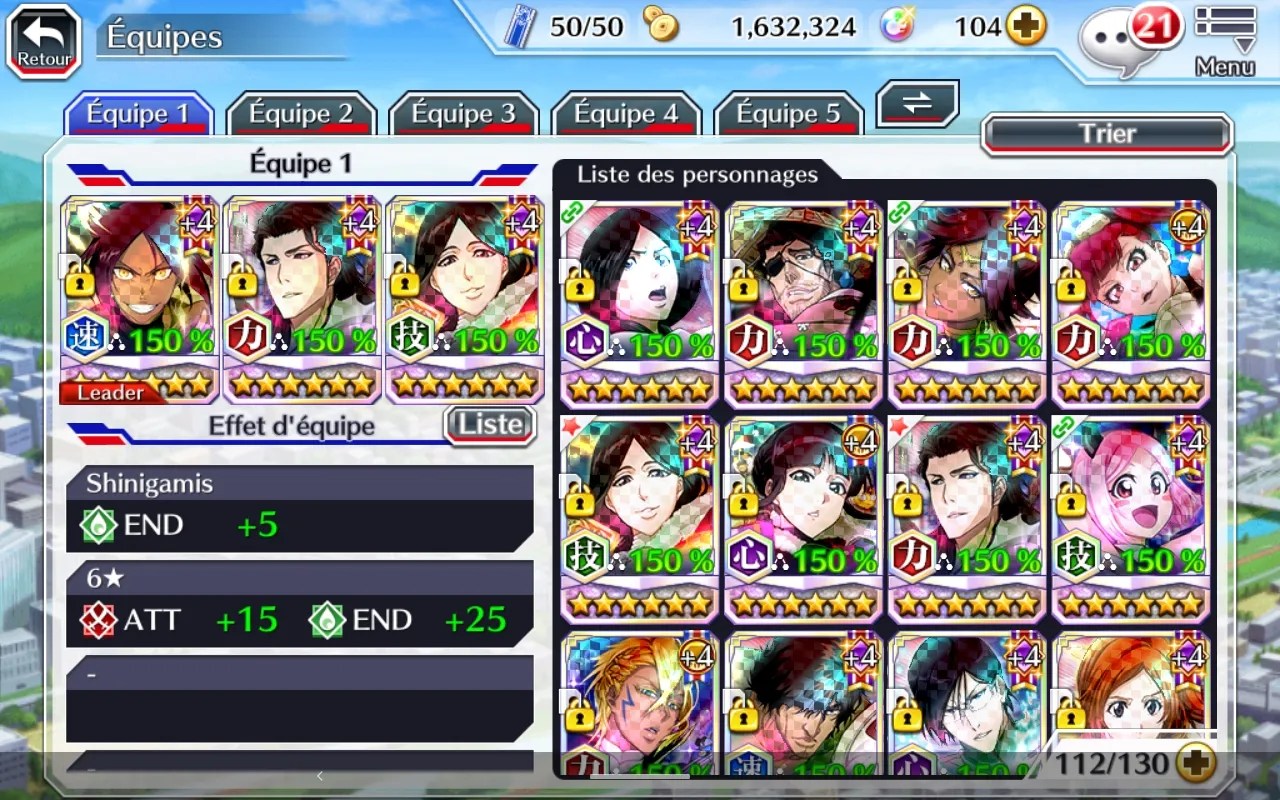
Task: Select the blonde character with blue face marking
Action: (640, 704)
